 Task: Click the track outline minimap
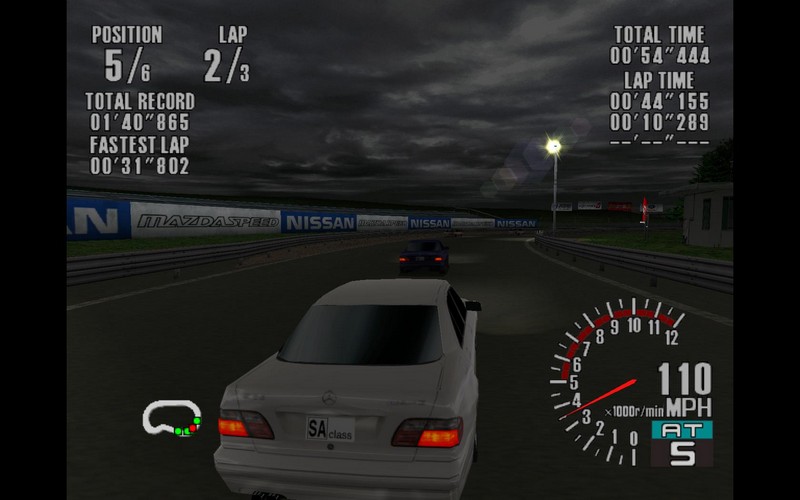pyautogui.click(x=171, y=417)
